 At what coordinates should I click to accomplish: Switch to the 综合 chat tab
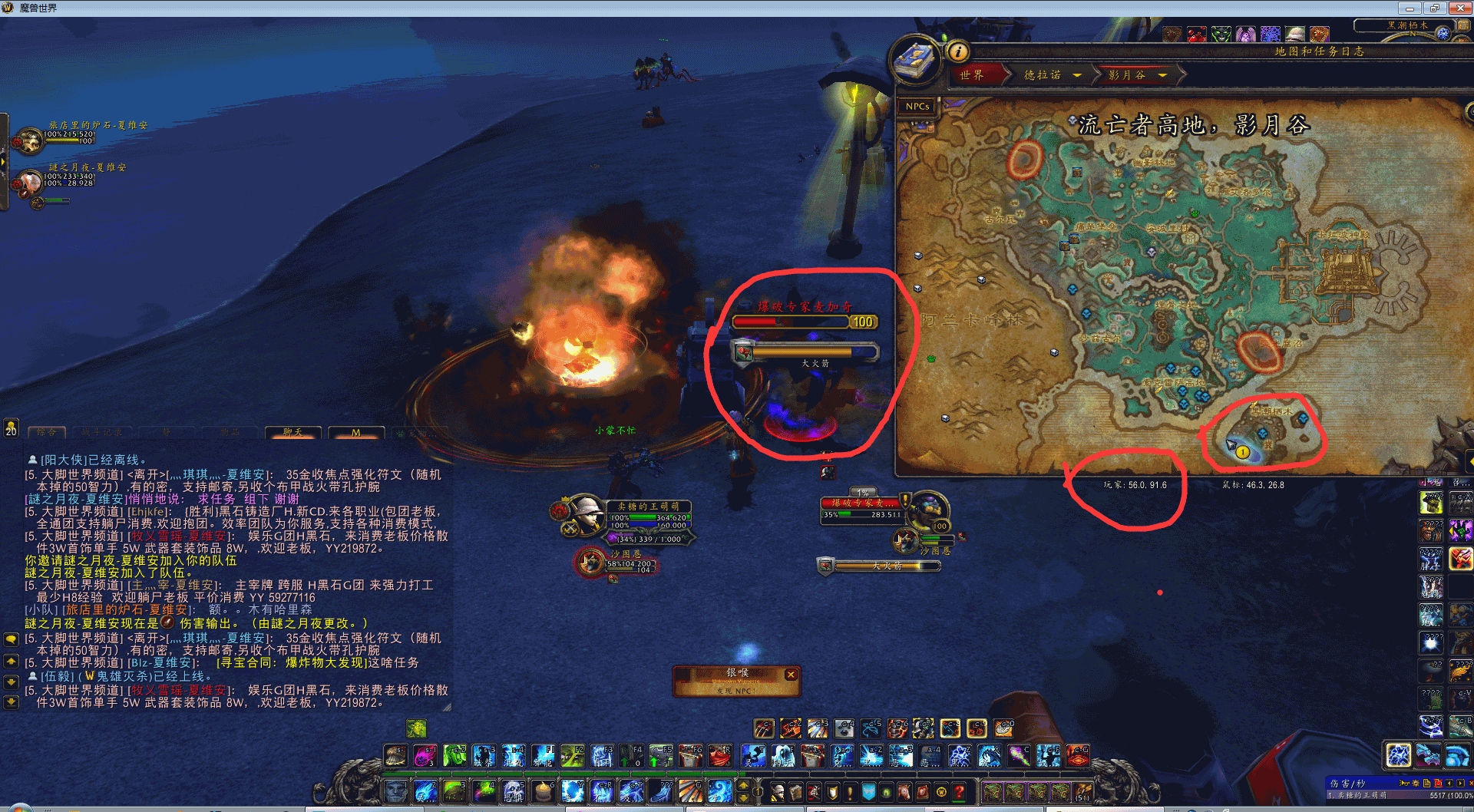46,432
